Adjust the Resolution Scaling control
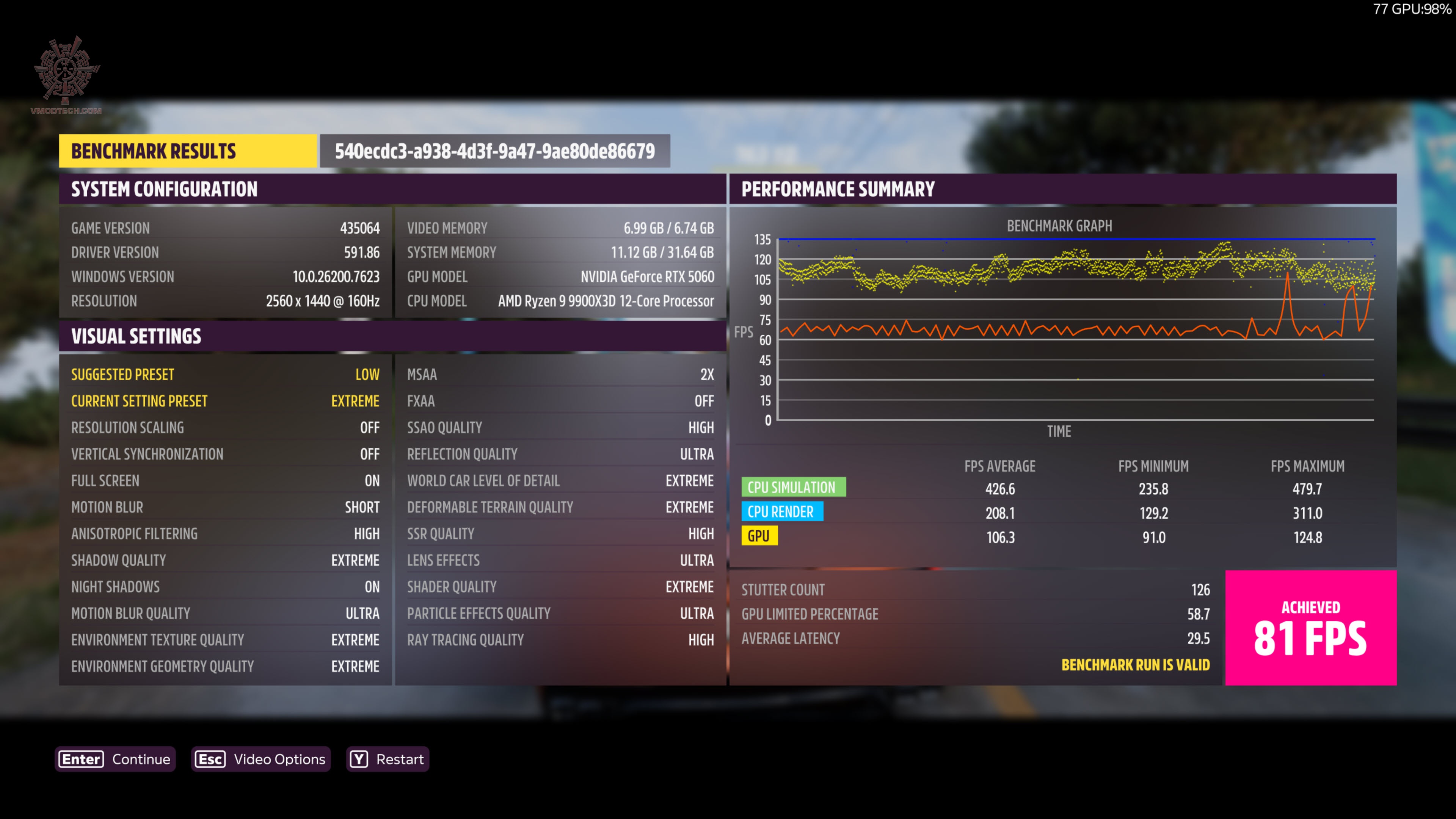The height and width of the screenshot is (819, 1456). pos(226,428)
